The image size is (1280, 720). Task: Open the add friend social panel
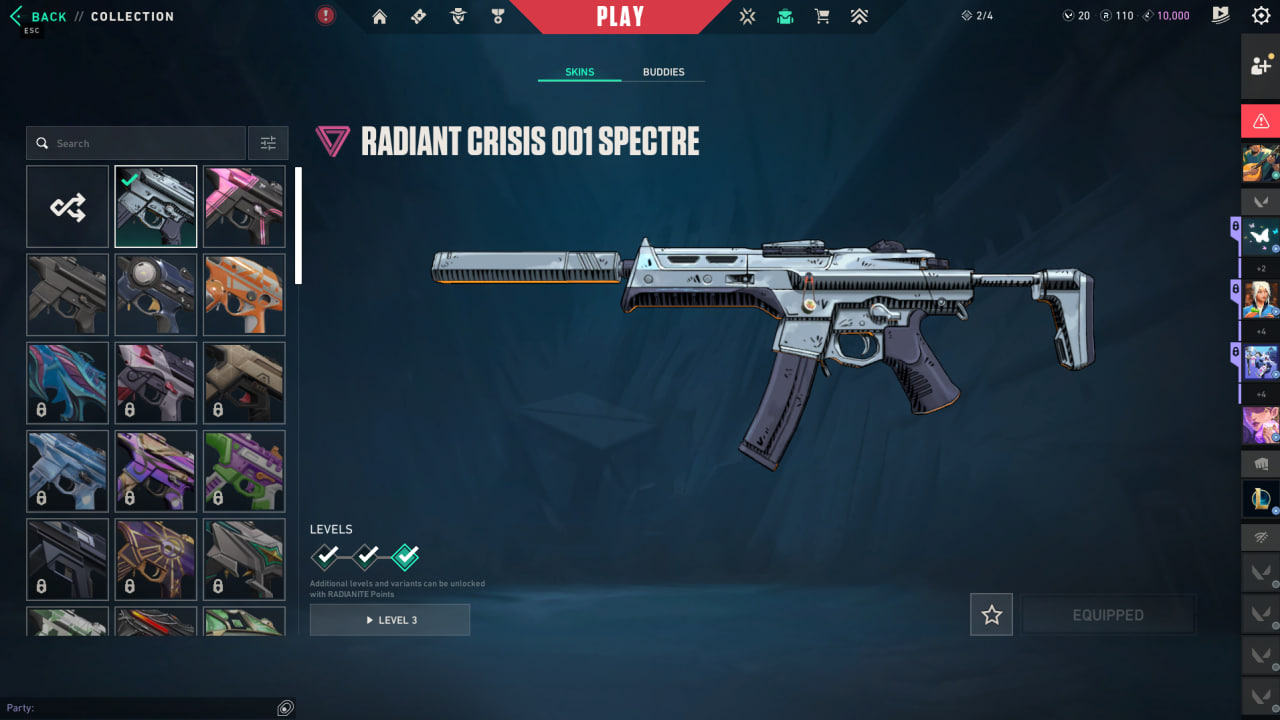tap(1260, 66)
